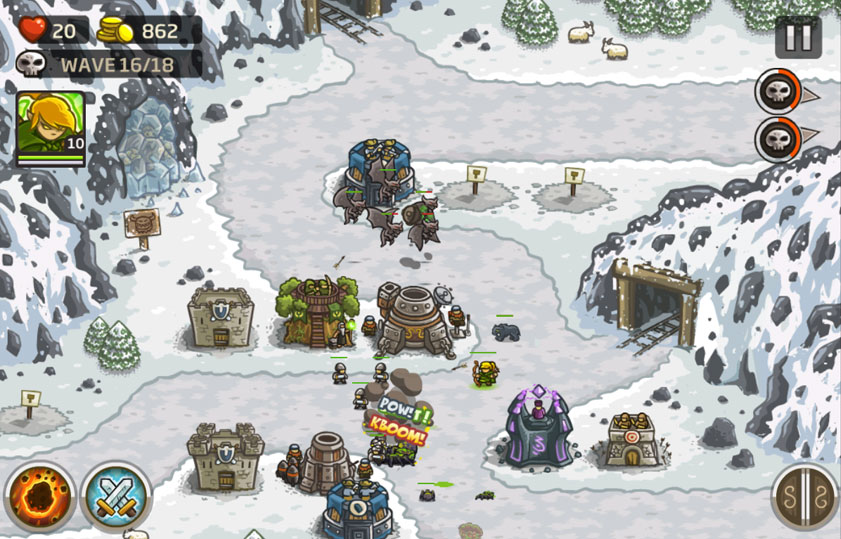This screenshot has width=841, height=539.
Task: Open the round wooden doors button
Action: tap(804, 496)
